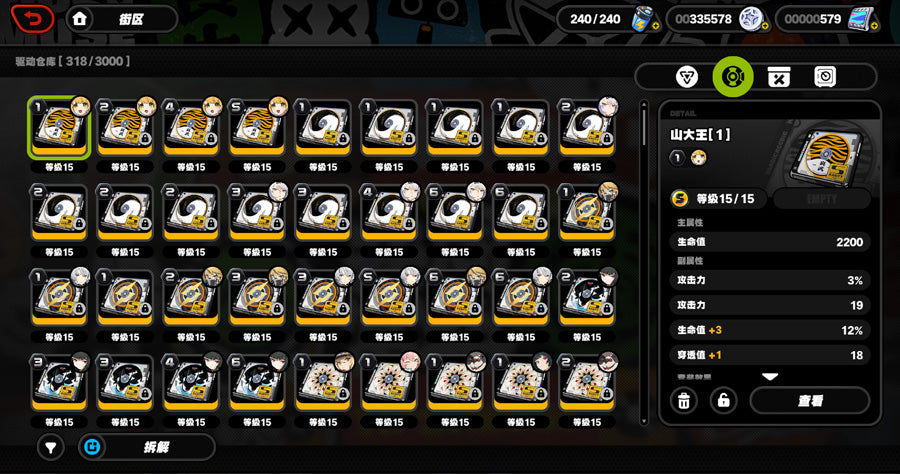Open the 街区 home button
This screenshot has height=474, width=900.
121,19
